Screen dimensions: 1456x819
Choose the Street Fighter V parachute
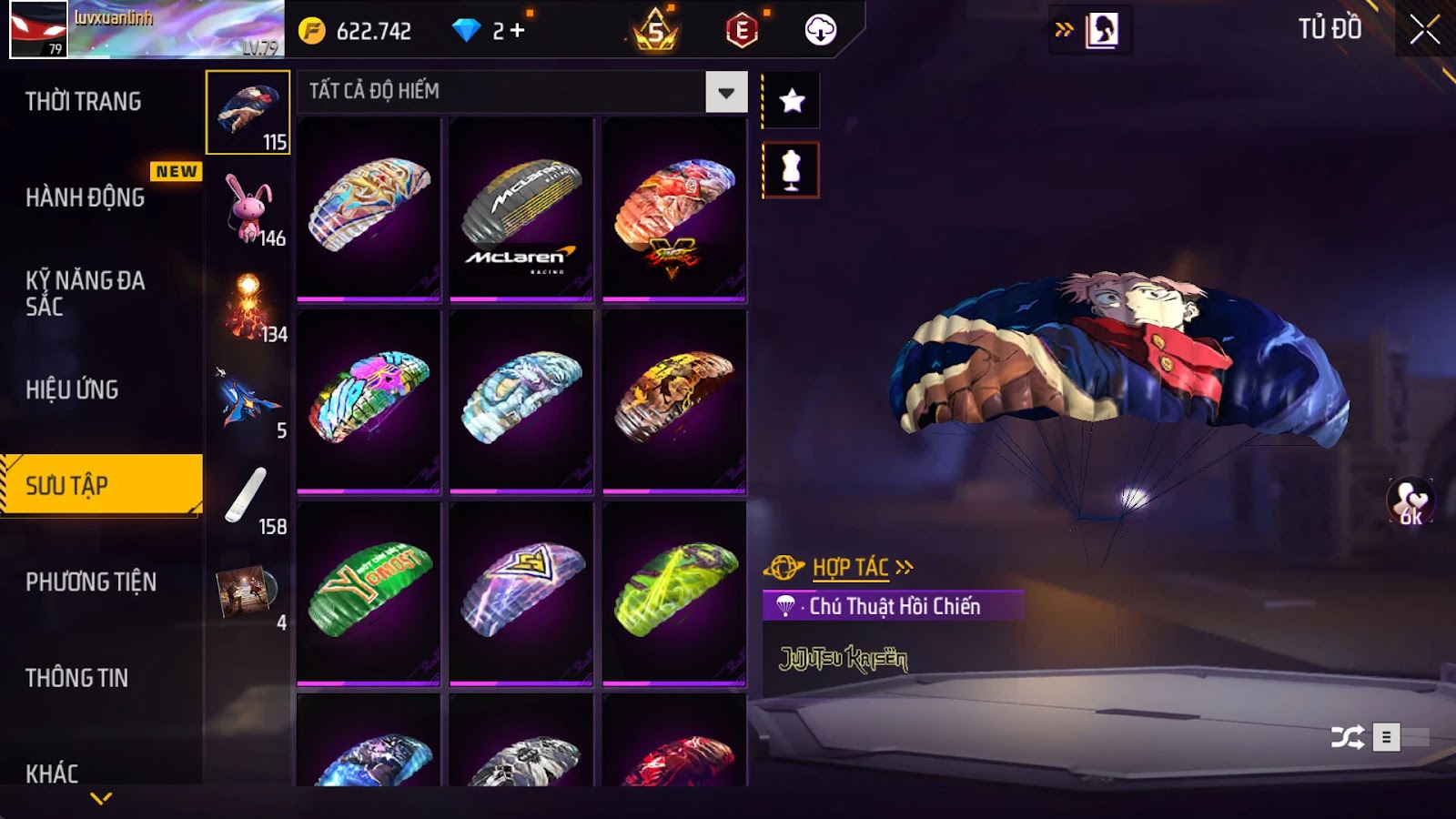point(674,210)
